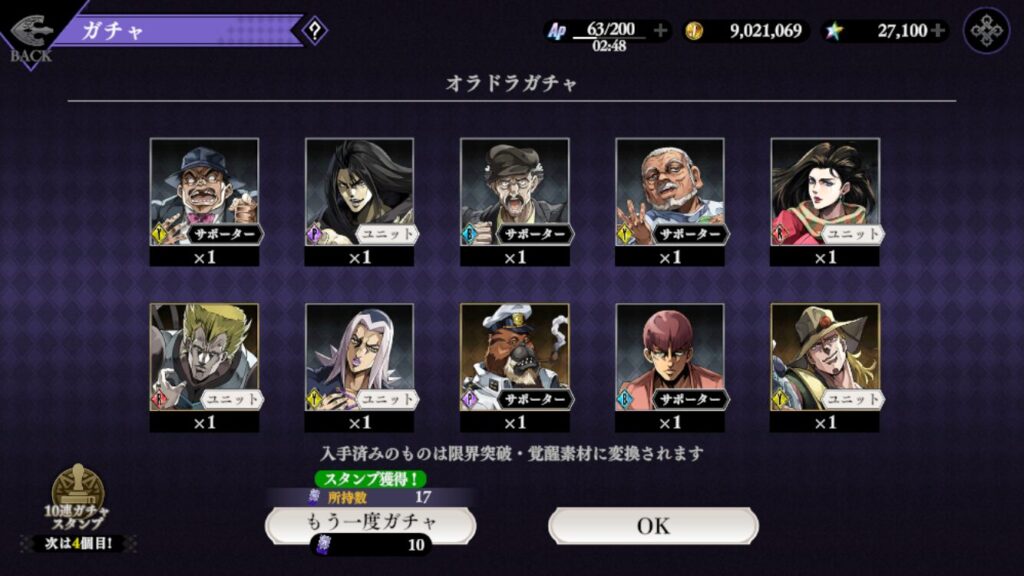Add rainbow gems with the plus button
The width and height of the screenshot is (1024, 576).
[x=937, y=31]
